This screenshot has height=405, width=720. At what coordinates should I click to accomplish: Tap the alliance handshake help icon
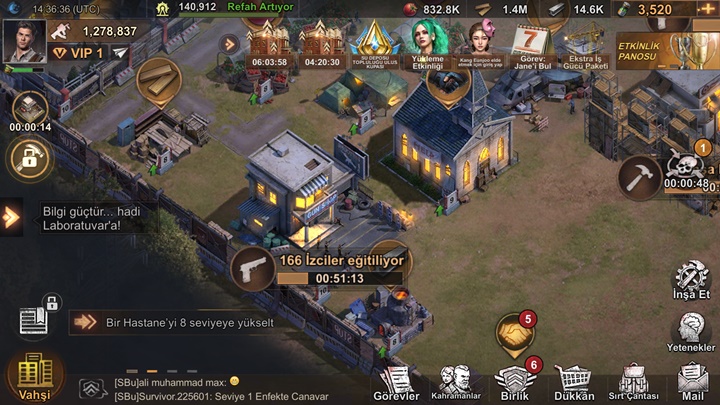(514, 333)
